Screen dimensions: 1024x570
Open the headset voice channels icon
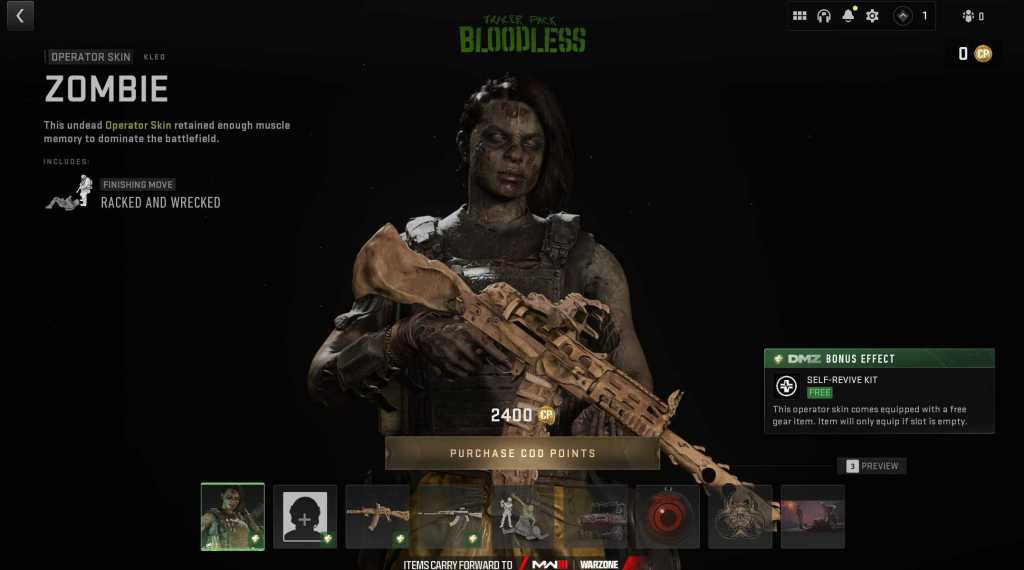pos(824,16)
